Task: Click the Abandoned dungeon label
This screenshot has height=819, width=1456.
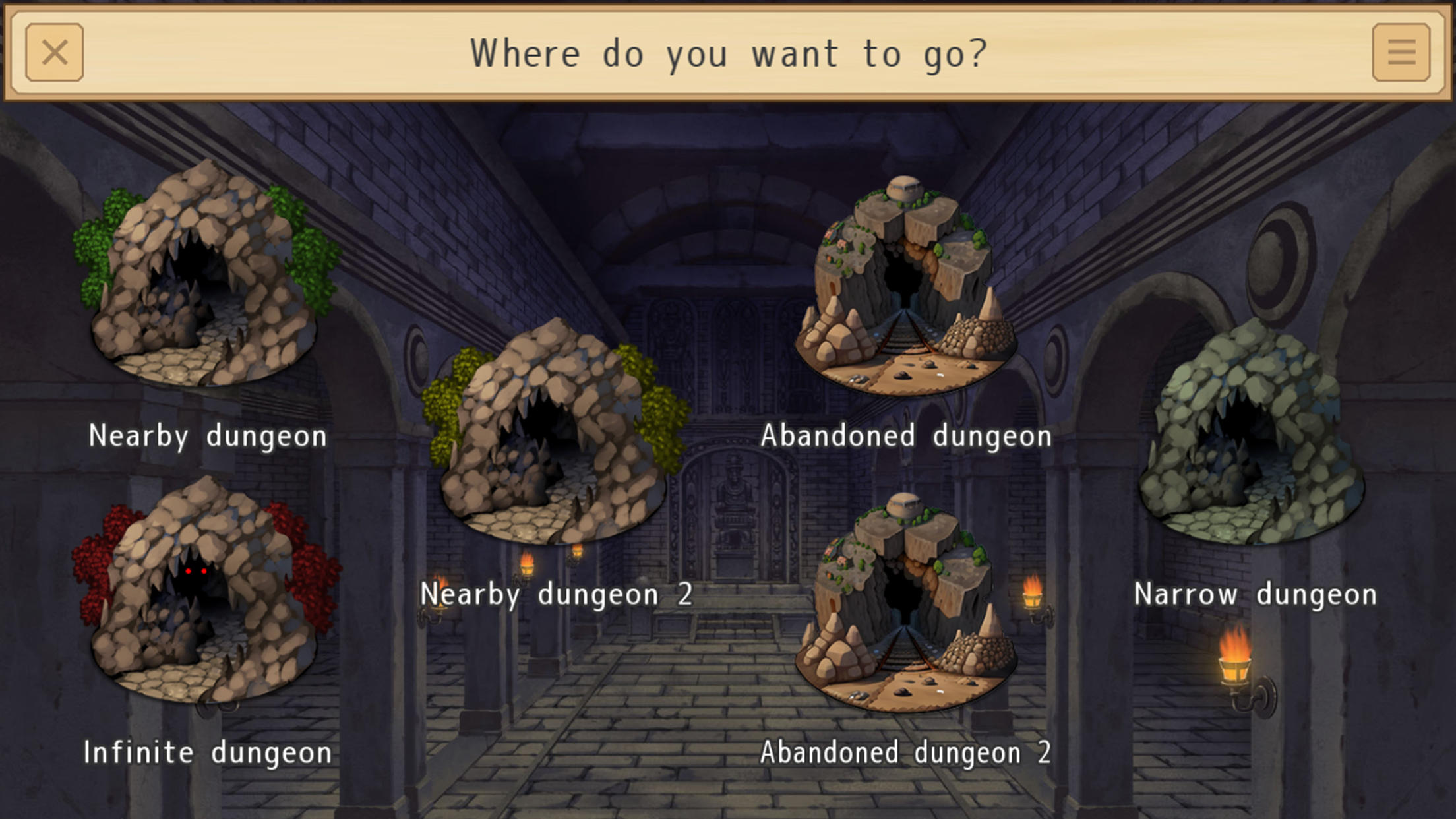Action: click(x=907, y=435)
